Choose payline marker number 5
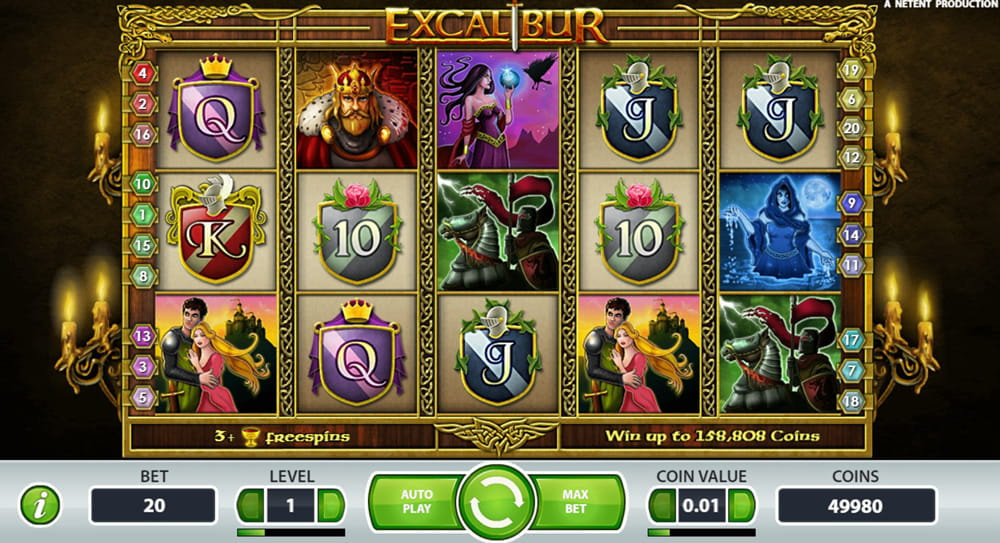The height and width of the screenshot is (543, 1000). point(143,397)
